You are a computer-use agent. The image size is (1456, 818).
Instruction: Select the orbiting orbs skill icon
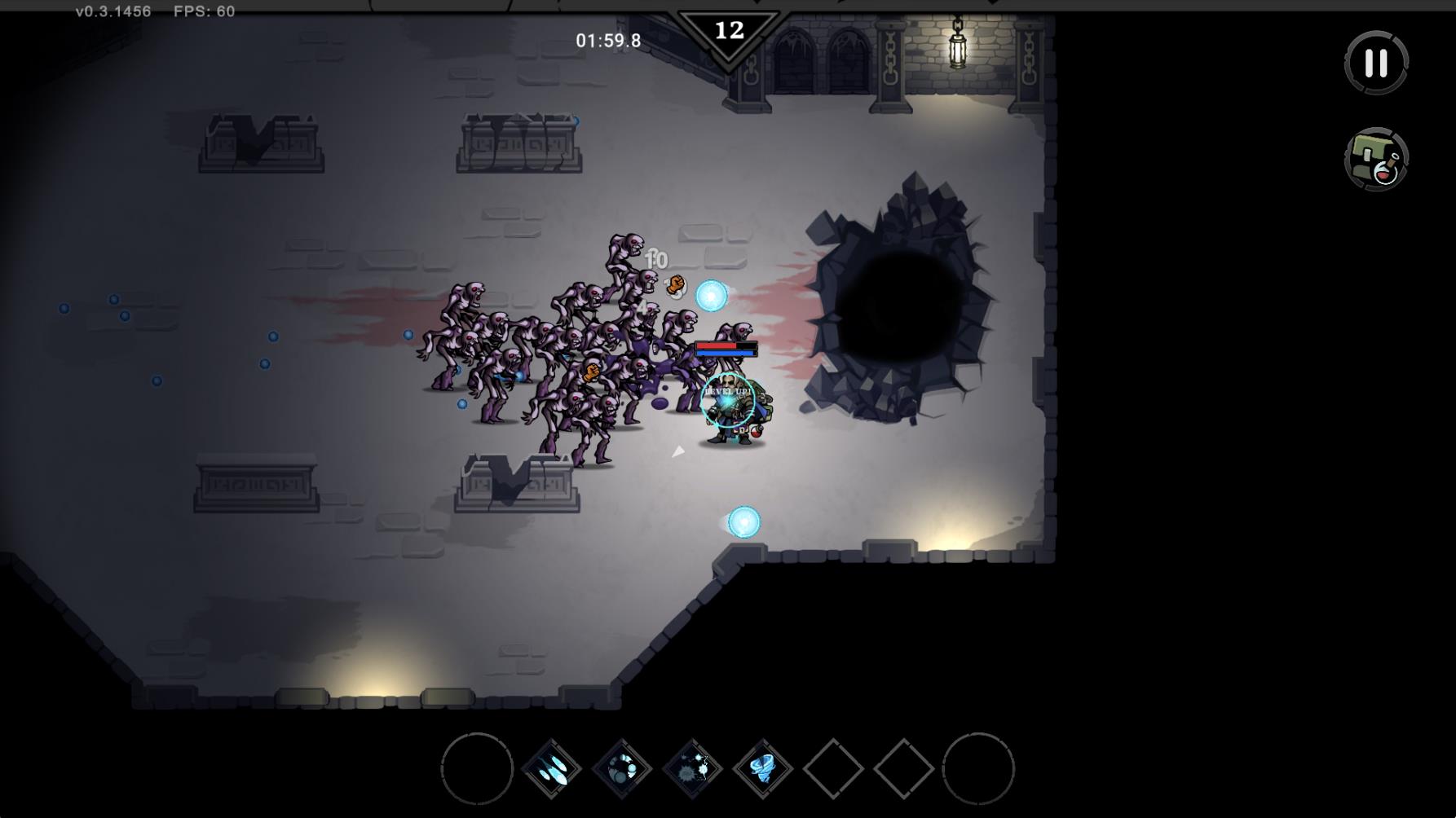coord(622,768)
